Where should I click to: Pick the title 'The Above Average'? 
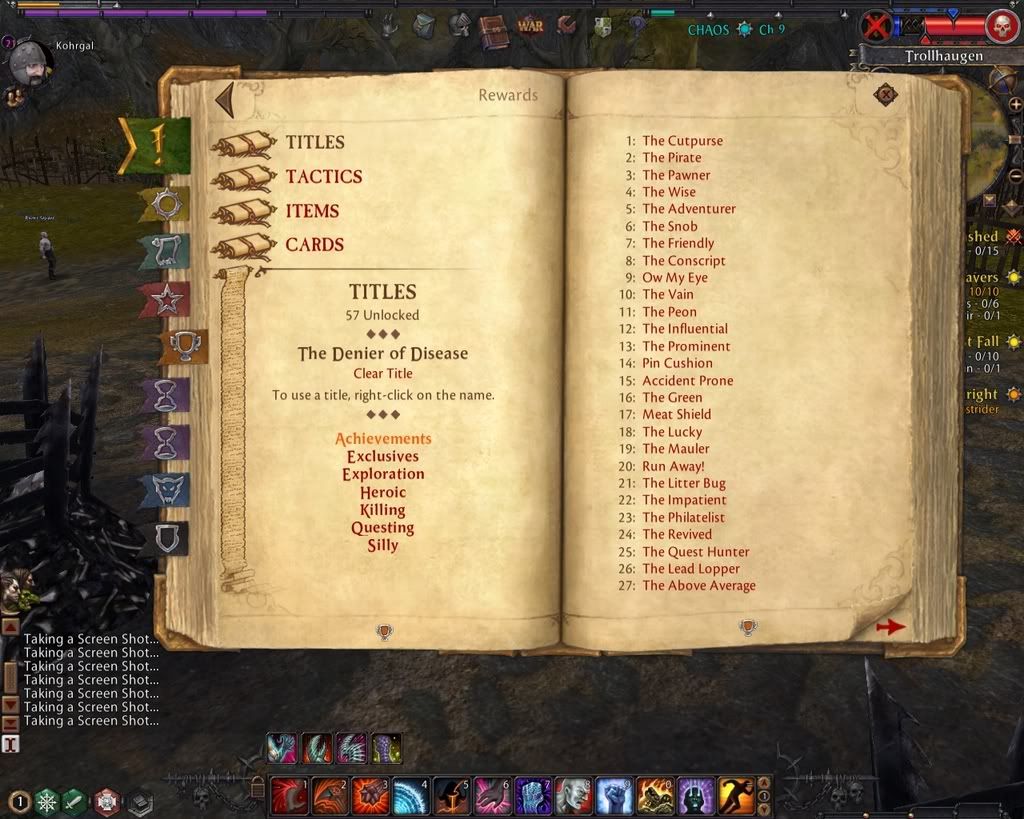click(698, 586)
